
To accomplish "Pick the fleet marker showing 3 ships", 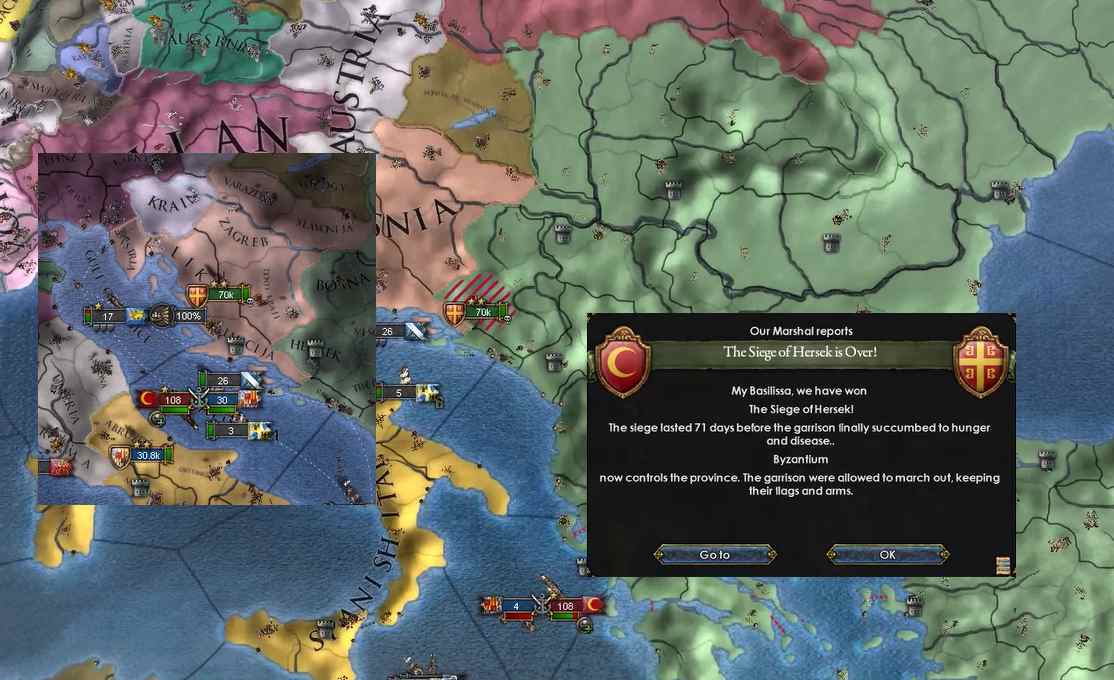I will [x=231, y=431].
